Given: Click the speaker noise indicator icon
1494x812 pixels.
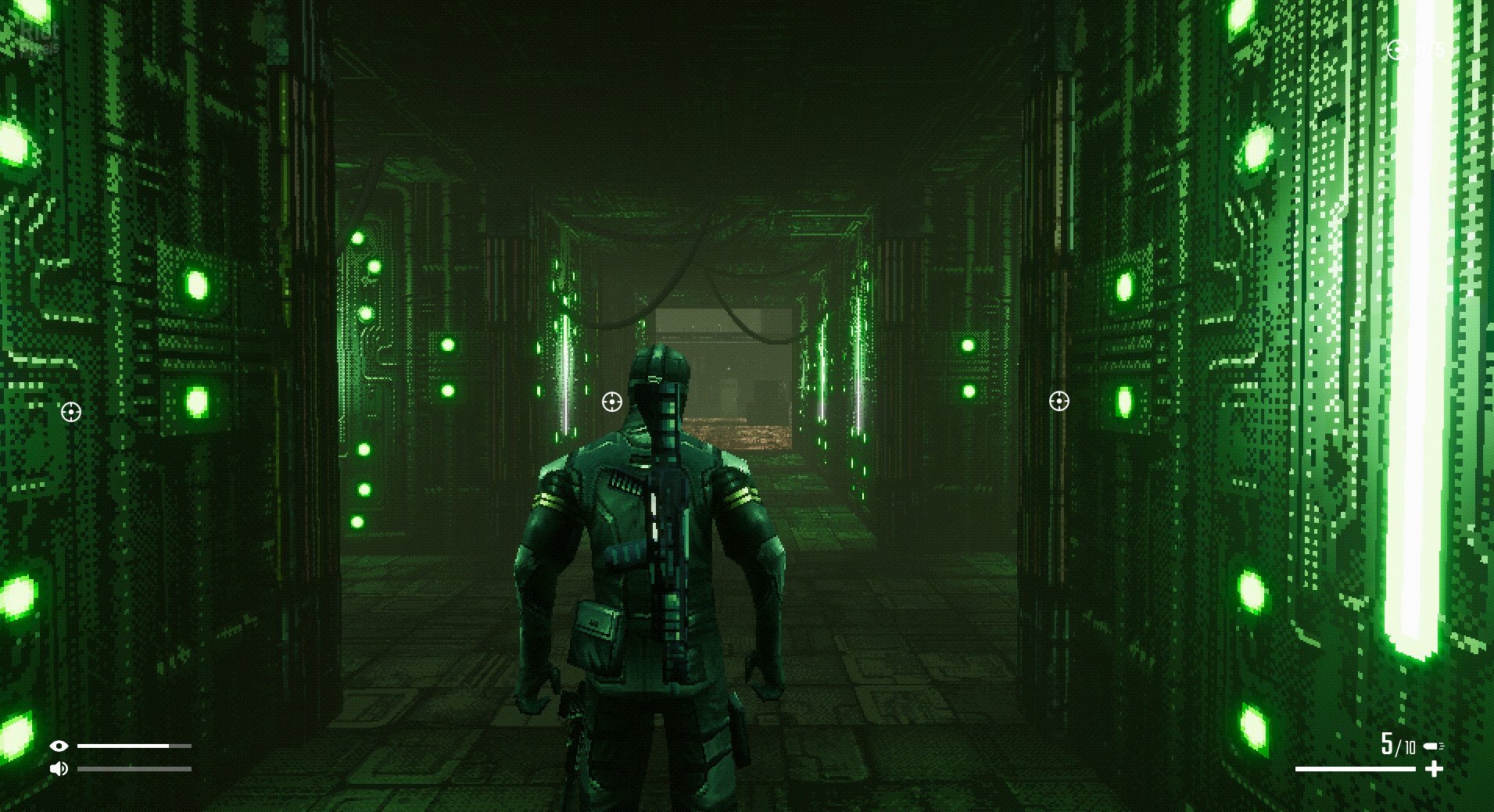Looking at the screenshot, I should [59, 769].
